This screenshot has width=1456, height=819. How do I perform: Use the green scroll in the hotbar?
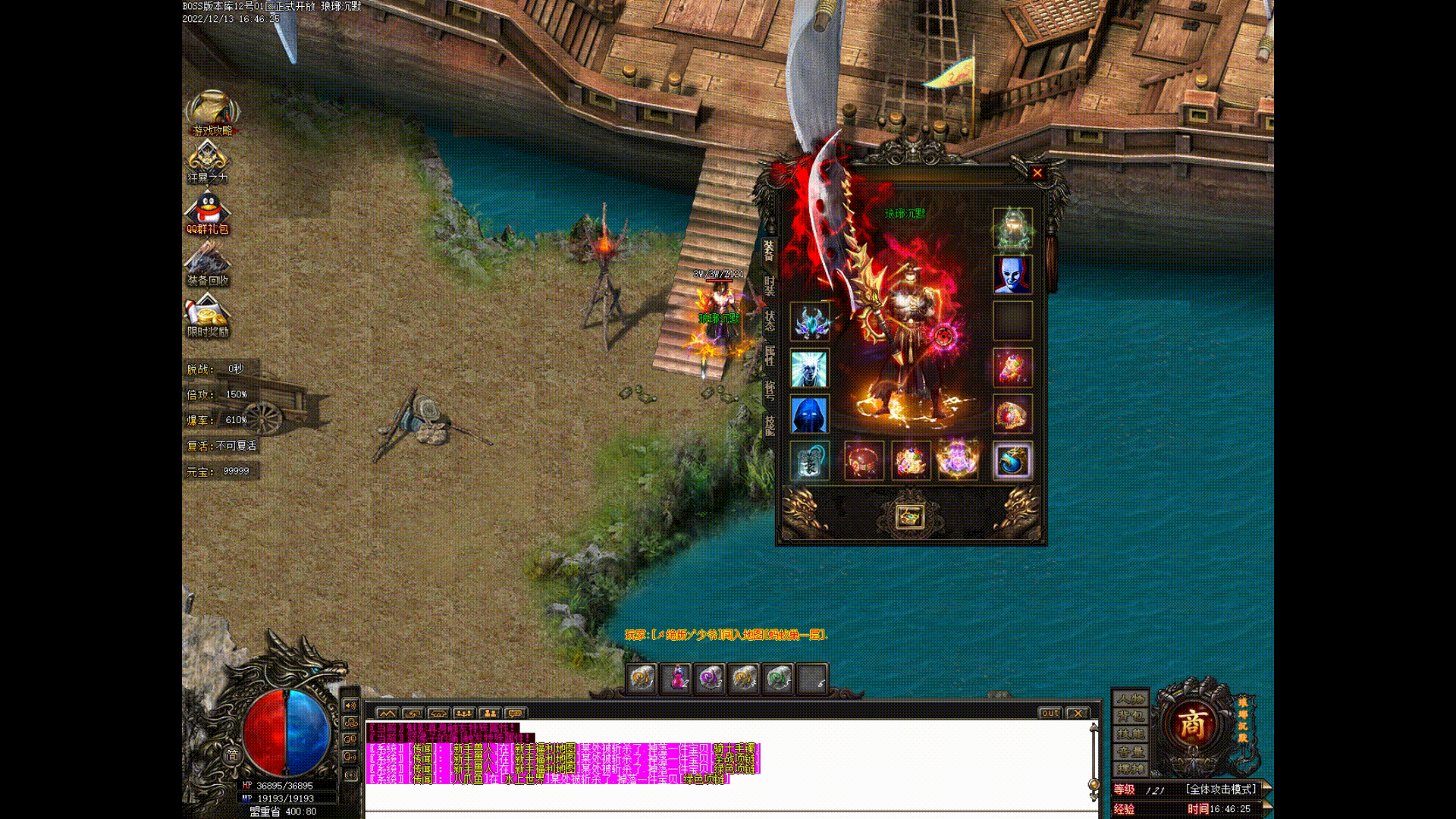pos(778,678)
